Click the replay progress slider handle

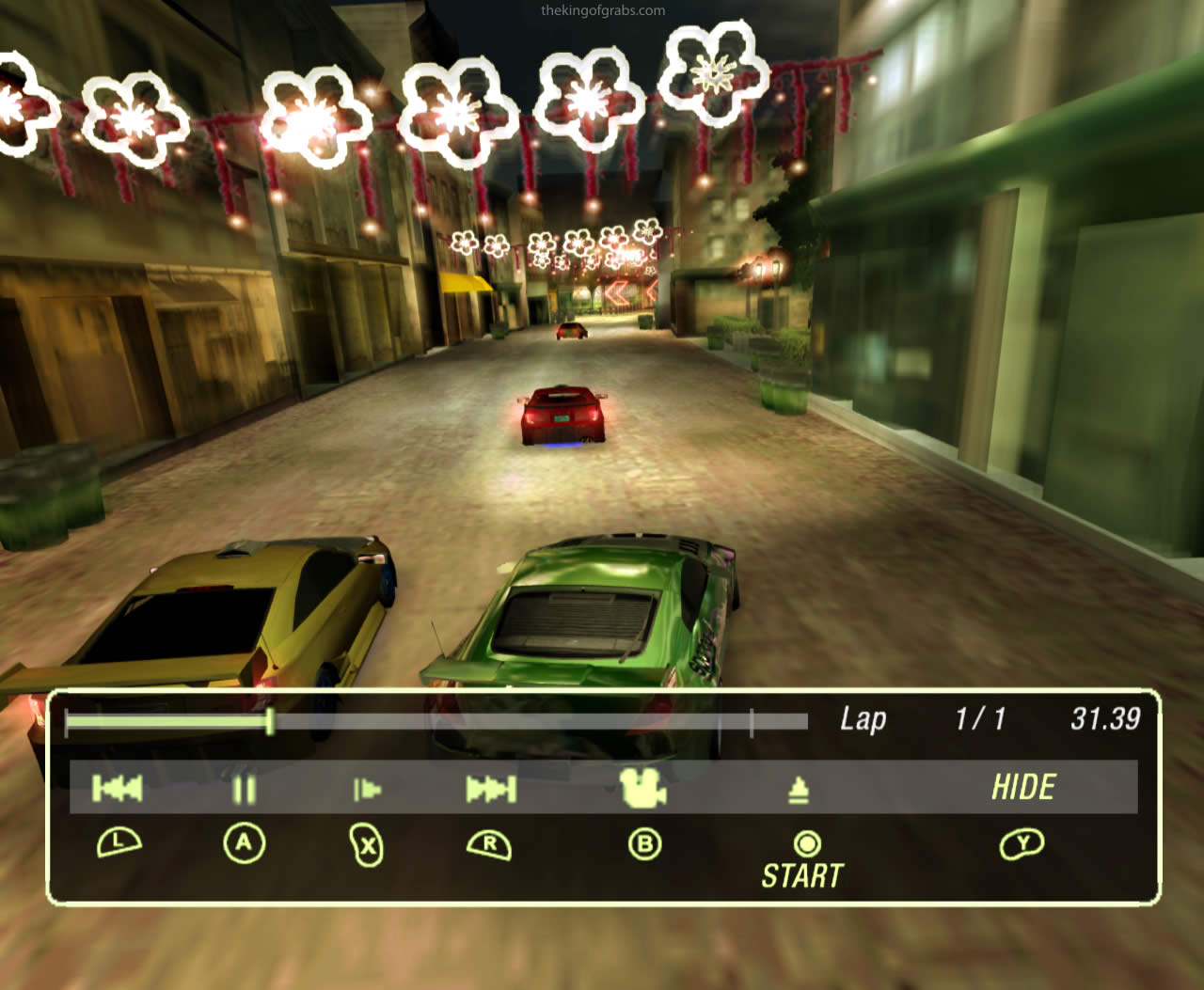point(270,720)
